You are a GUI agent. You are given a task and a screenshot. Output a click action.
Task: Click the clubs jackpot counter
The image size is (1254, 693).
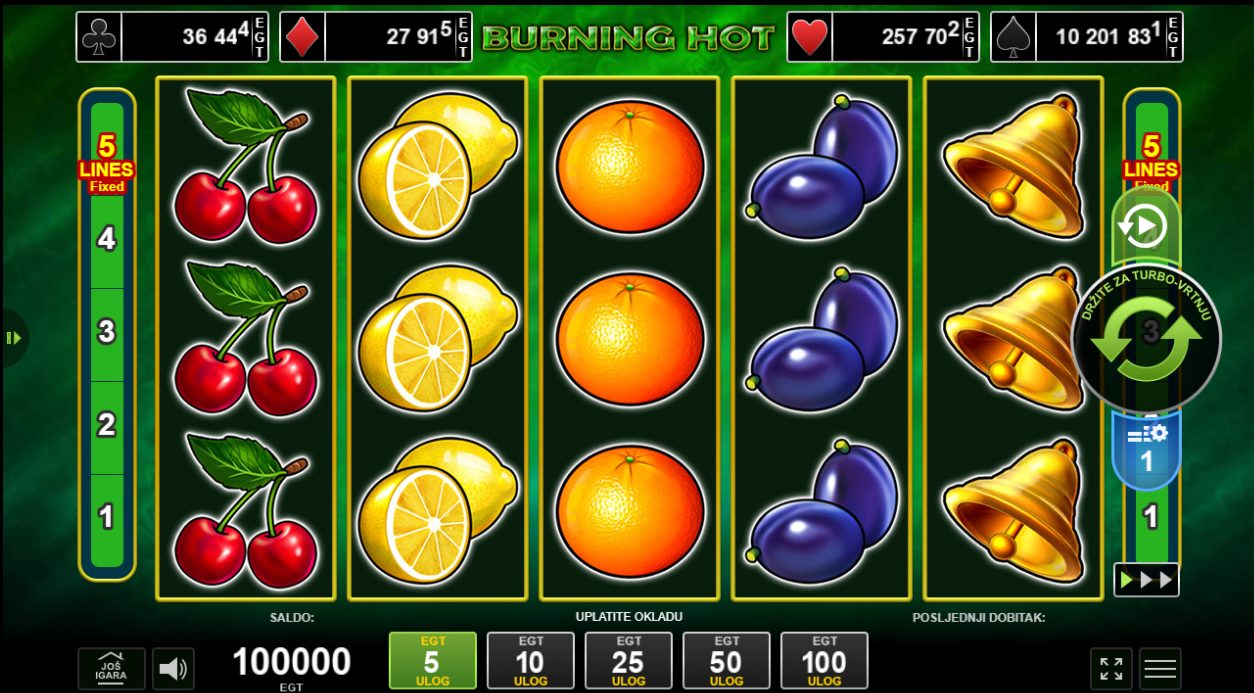pos(173,37)
